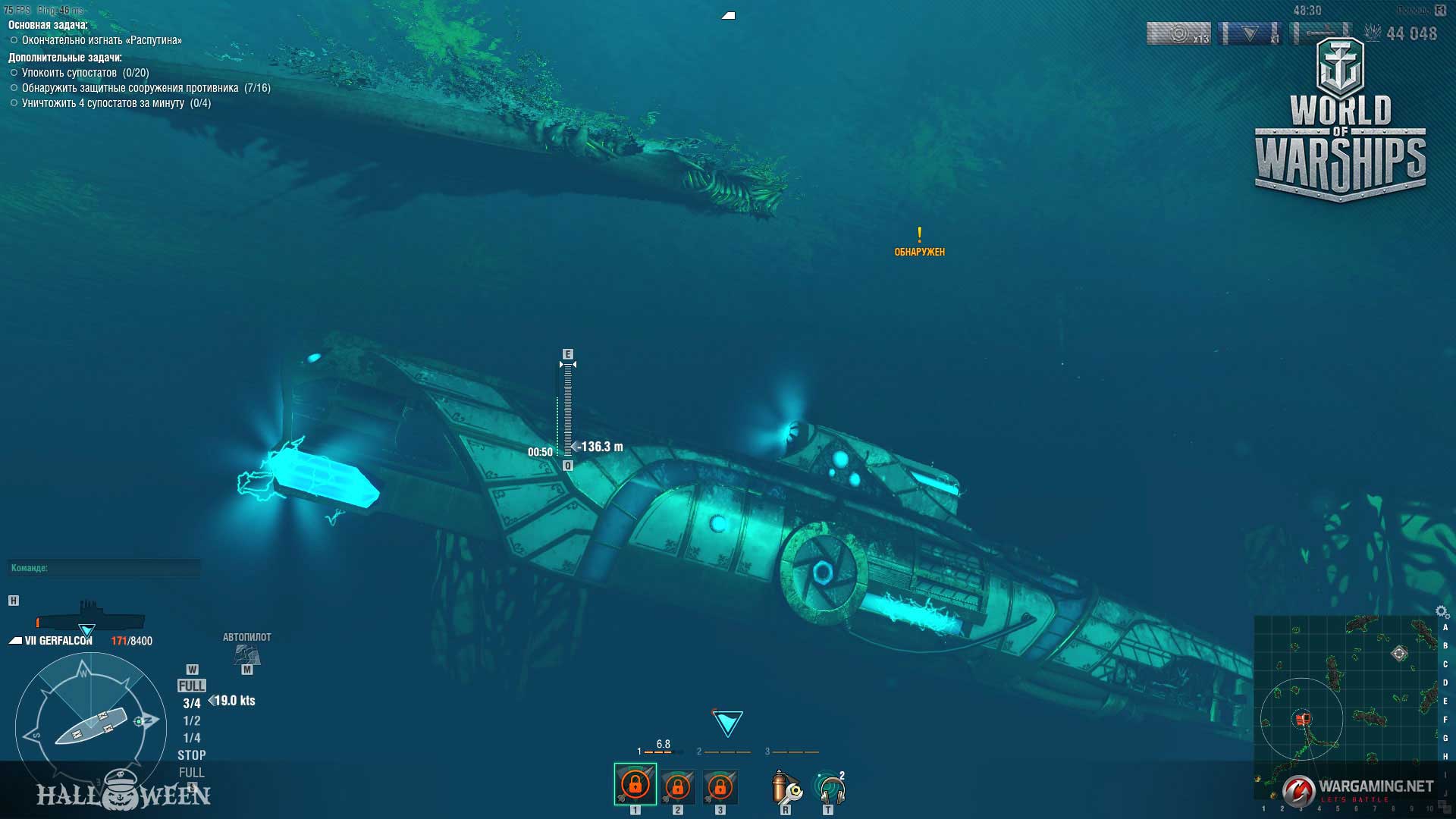Select the locked torpedo slot labeled 2
This screenshot has height=819, width=1456.
677,786
